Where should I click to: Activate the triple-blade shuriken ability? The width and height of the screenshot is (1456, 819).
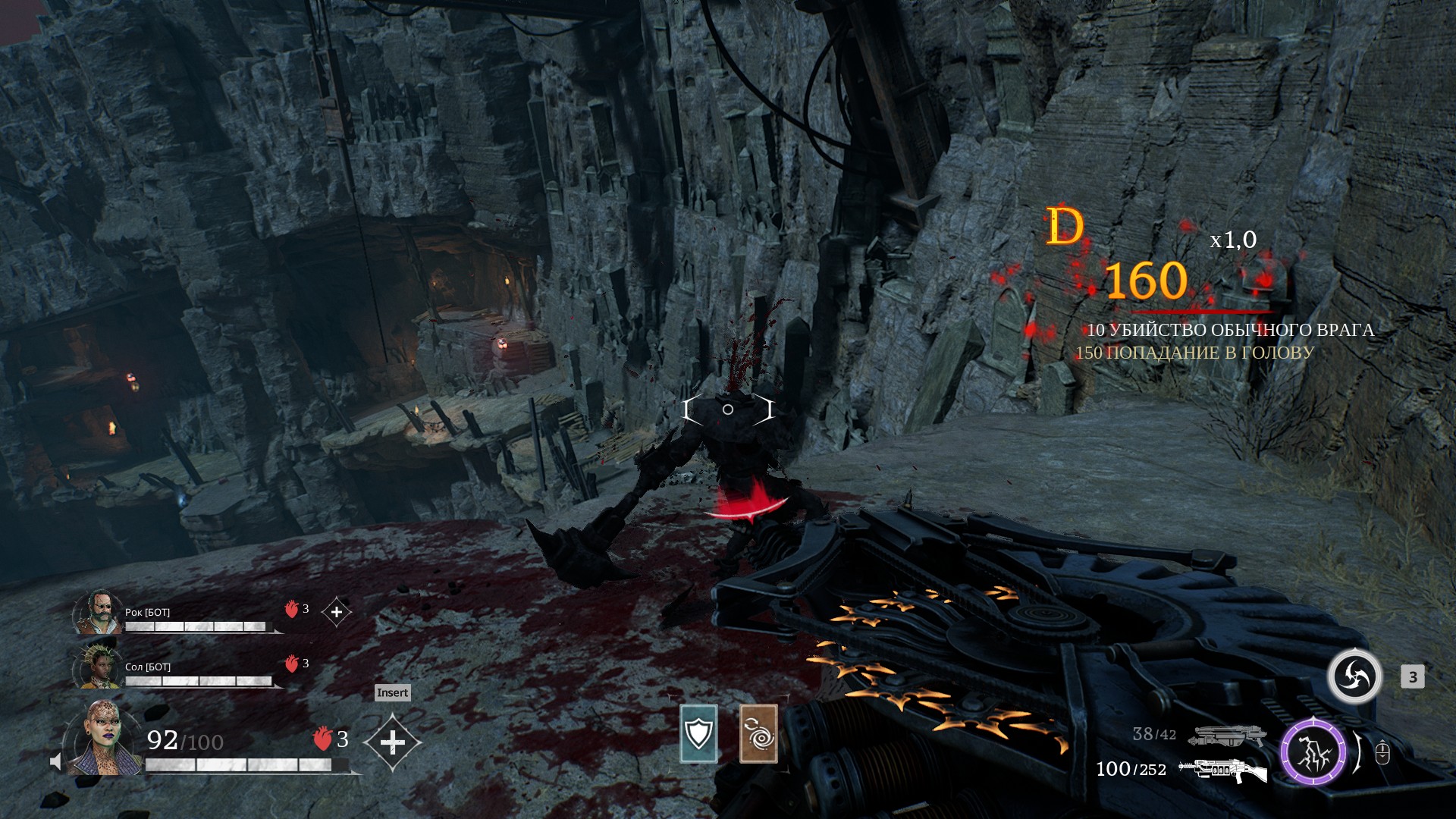click(1354, 676)
